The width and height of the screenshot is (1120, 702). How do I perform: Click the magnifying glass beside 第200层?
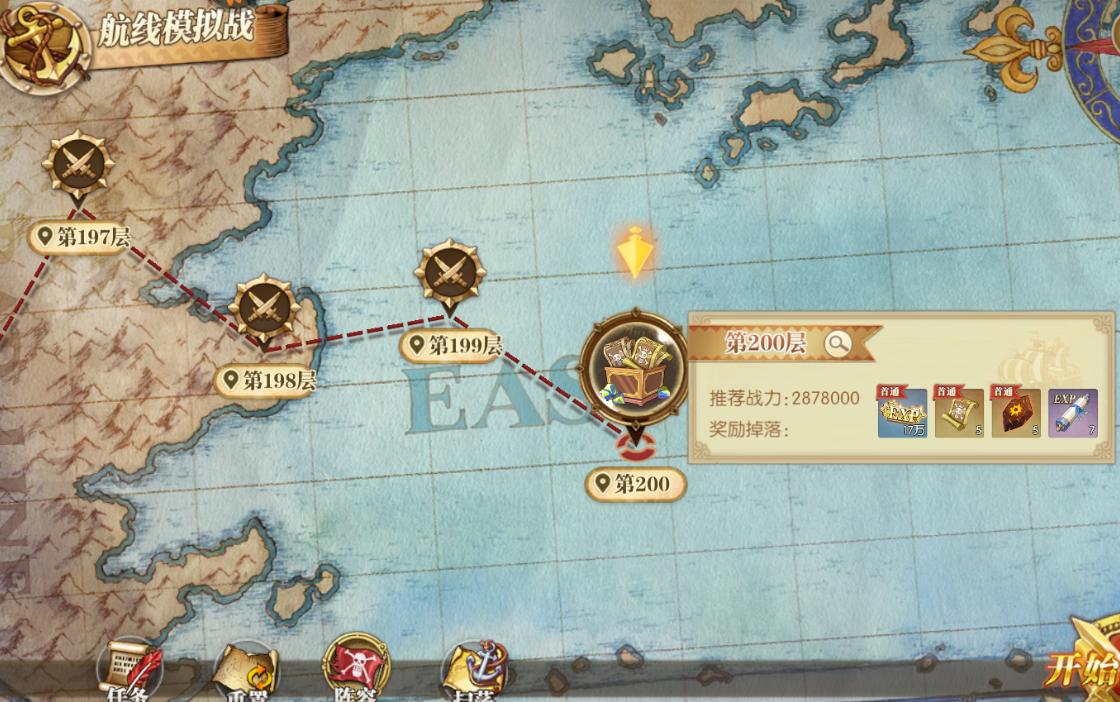838,344
